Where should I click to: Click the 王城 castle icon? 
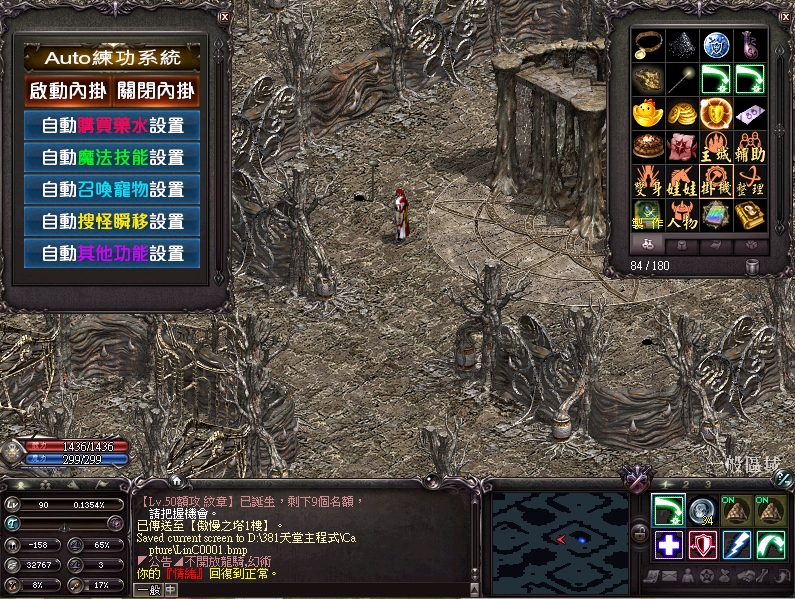point(716,148)
